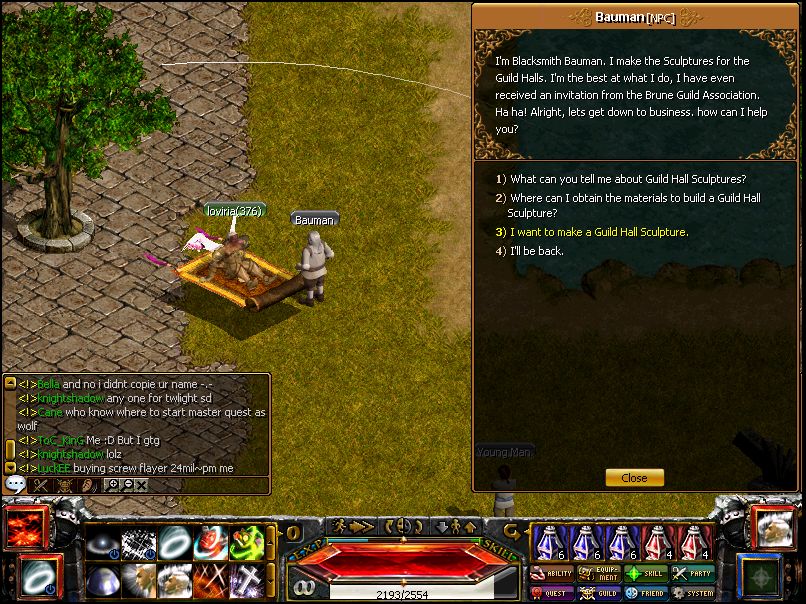Zoom in the chat window text
This screenshot has width=806, height=604.
pos(112,485)
